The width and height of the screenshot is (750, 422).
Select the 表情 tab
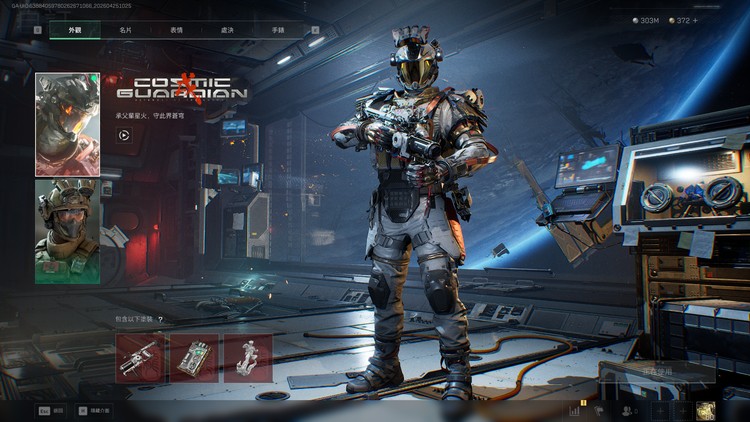(176, 30)
